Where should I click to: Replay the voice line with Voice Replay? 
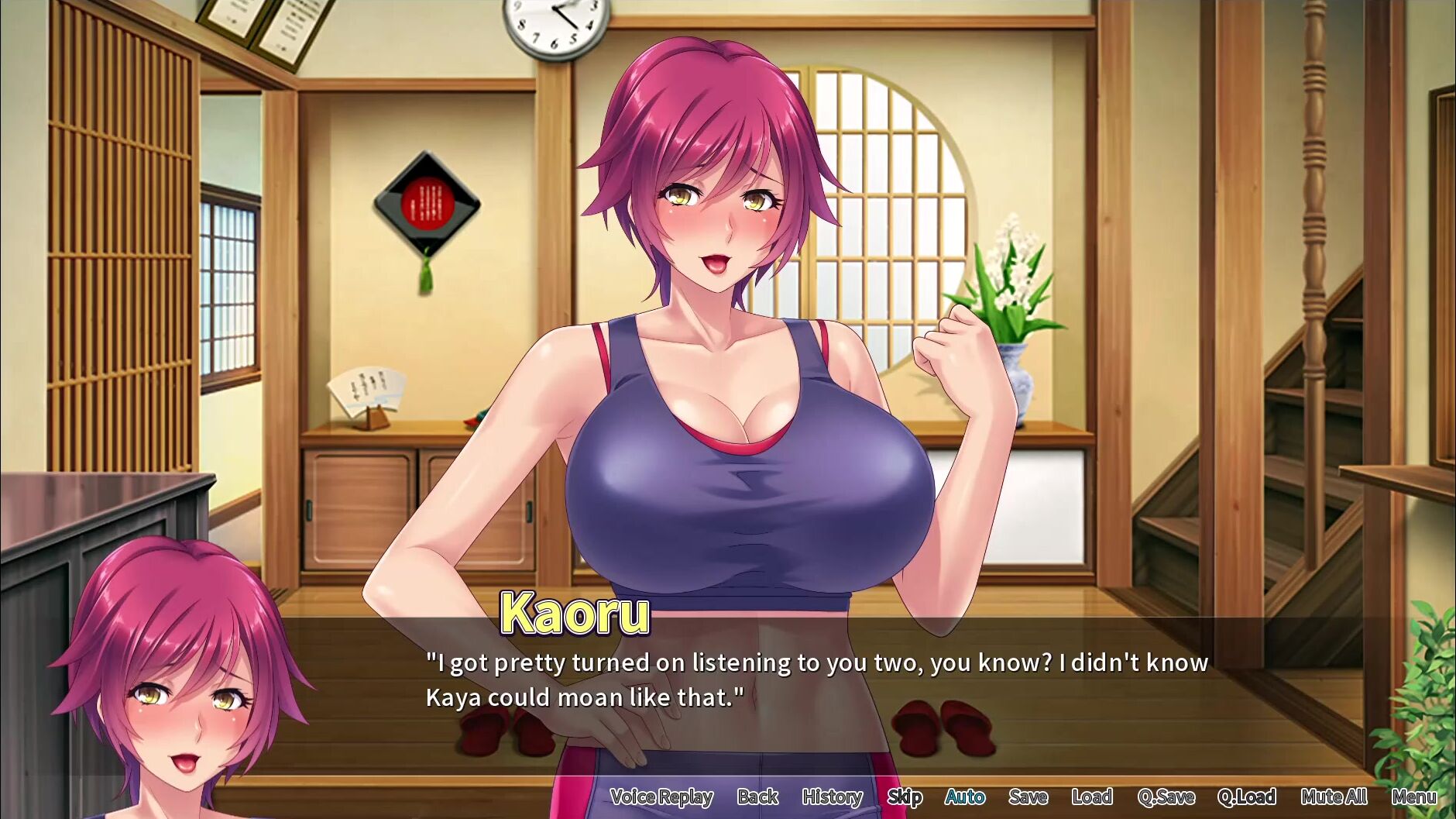[661, 797]
